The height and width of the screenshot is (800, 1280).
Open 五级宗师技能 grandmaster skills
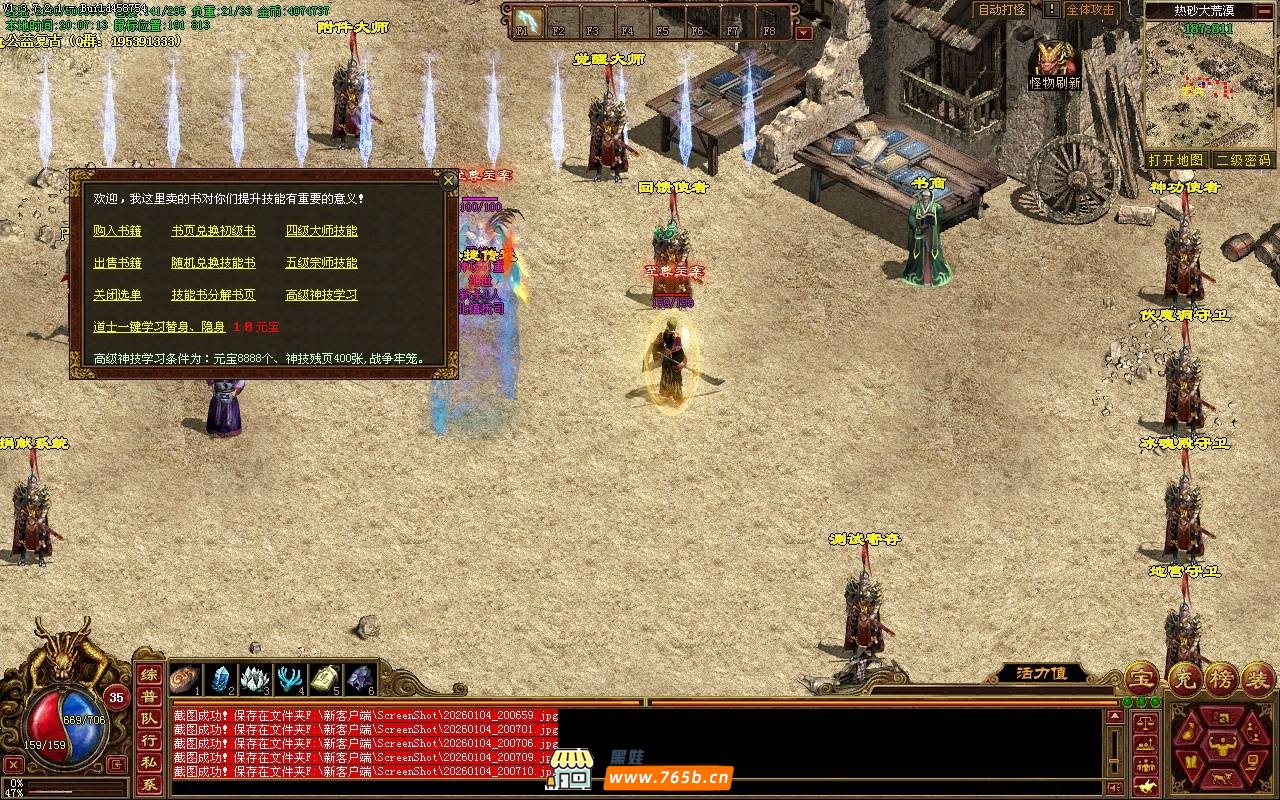pyautogui.click(x=321, y=263)
